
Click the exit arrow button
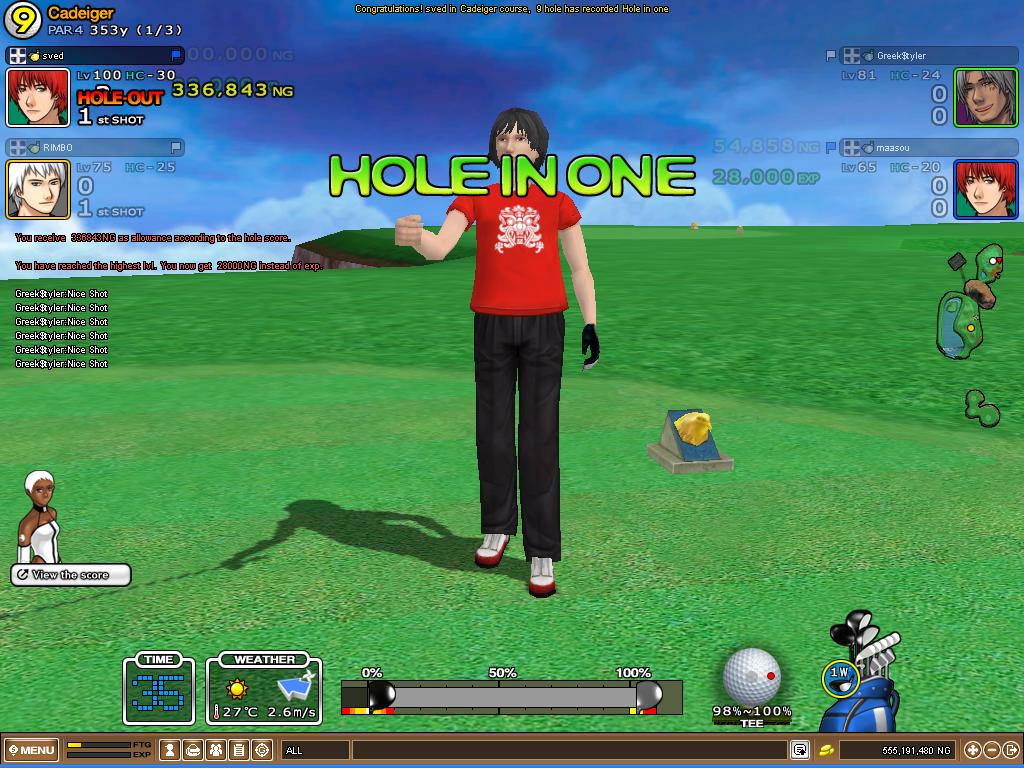(1011, 750)
